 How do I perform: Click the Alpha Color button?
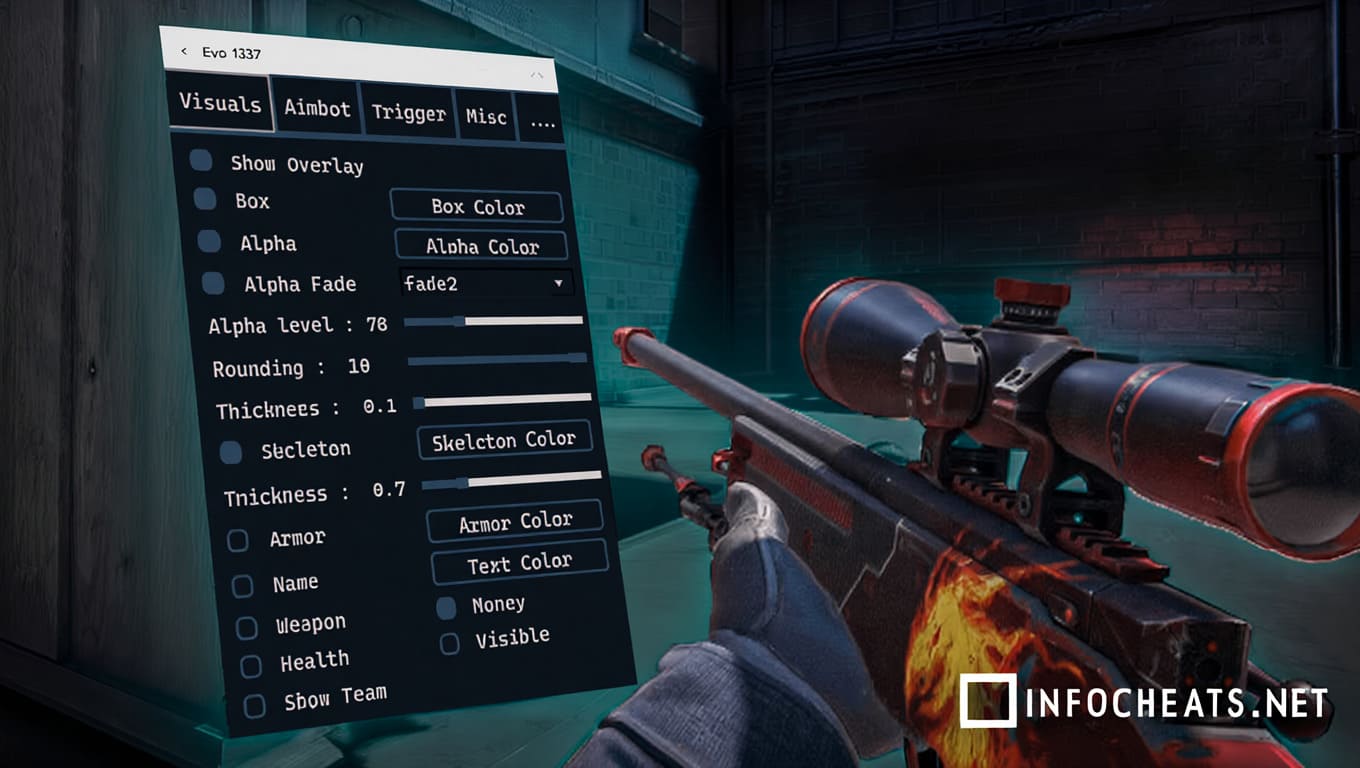[x=482, y=246]
